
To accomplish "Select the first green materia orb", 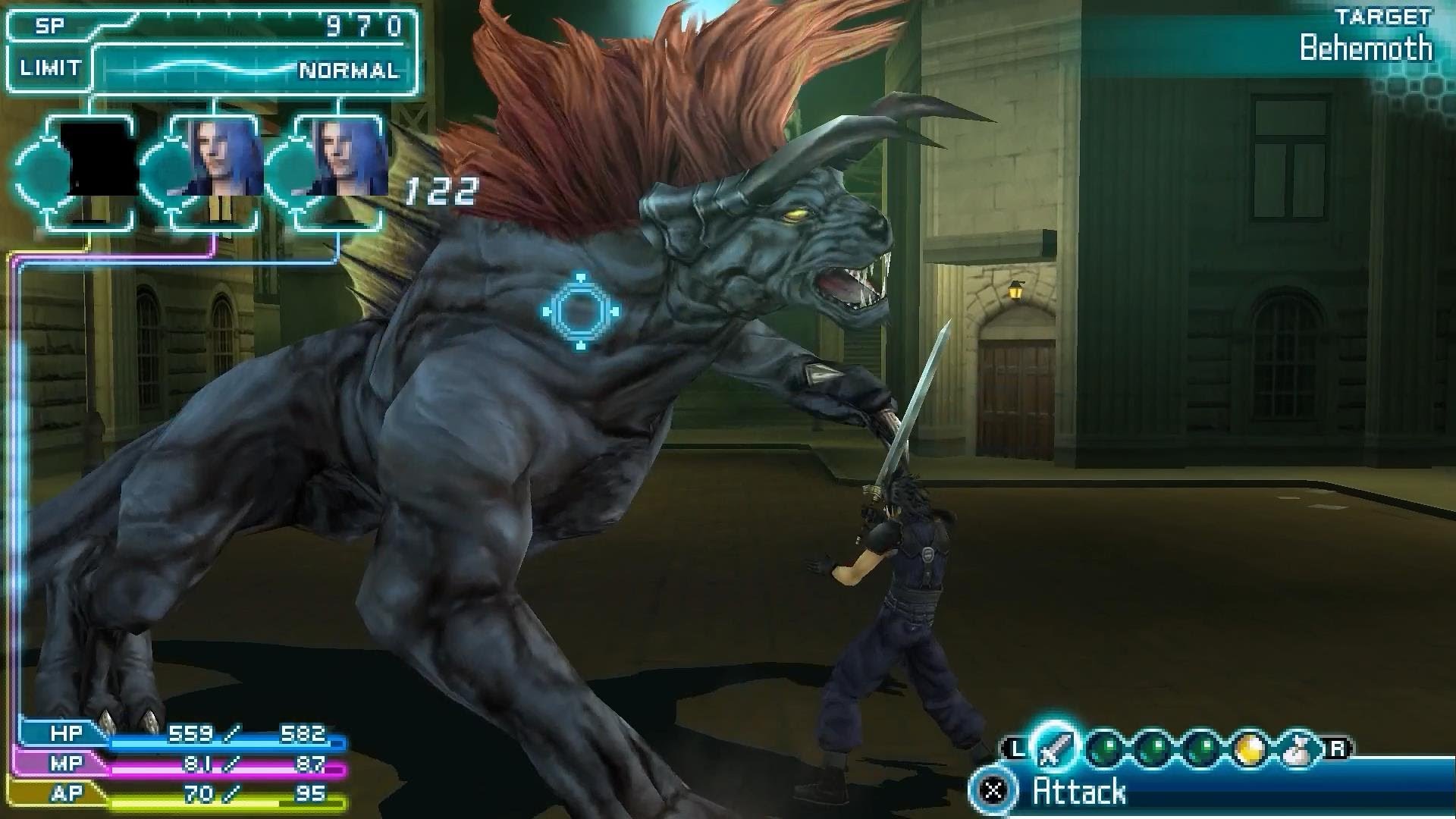I will pos(1107,746).
